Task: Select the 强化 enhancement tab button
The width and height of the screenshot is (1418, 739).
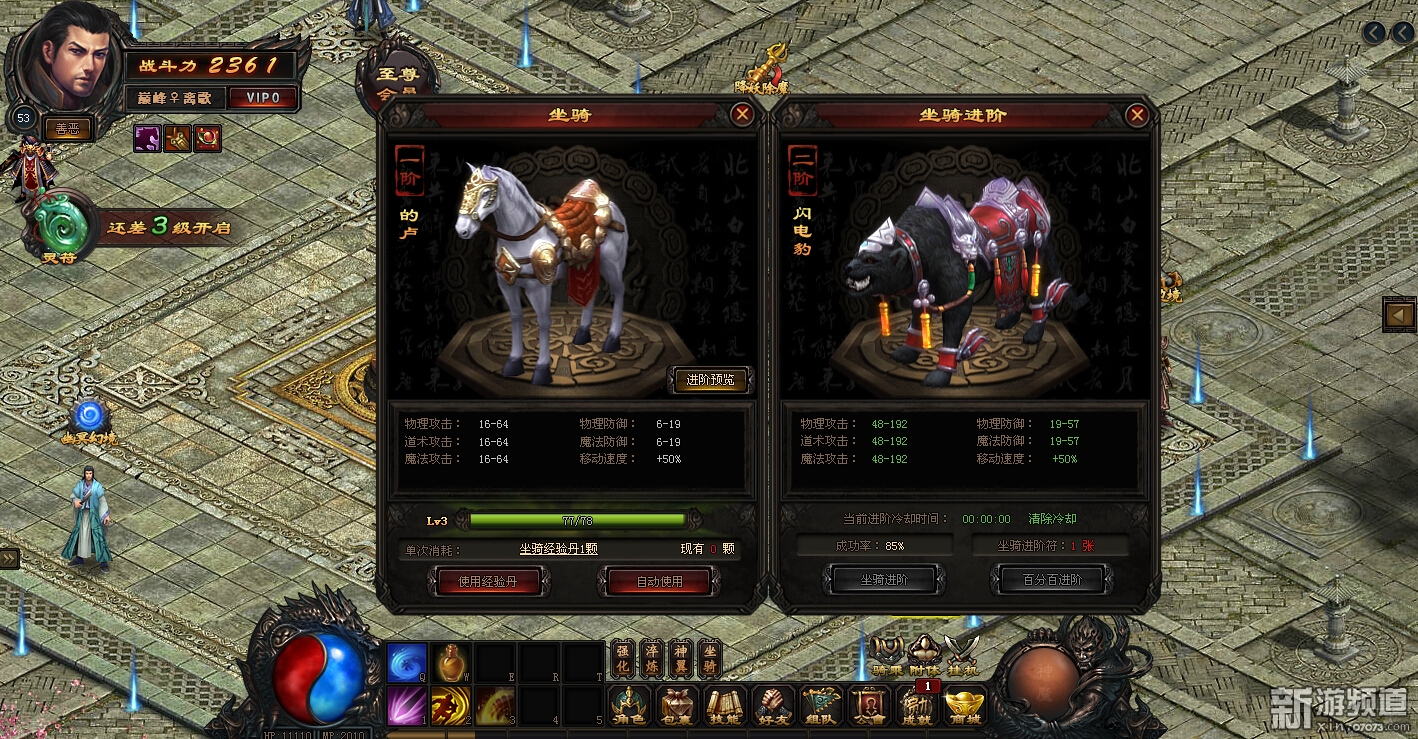Action: pyautogui.click(x=622, y=658)
